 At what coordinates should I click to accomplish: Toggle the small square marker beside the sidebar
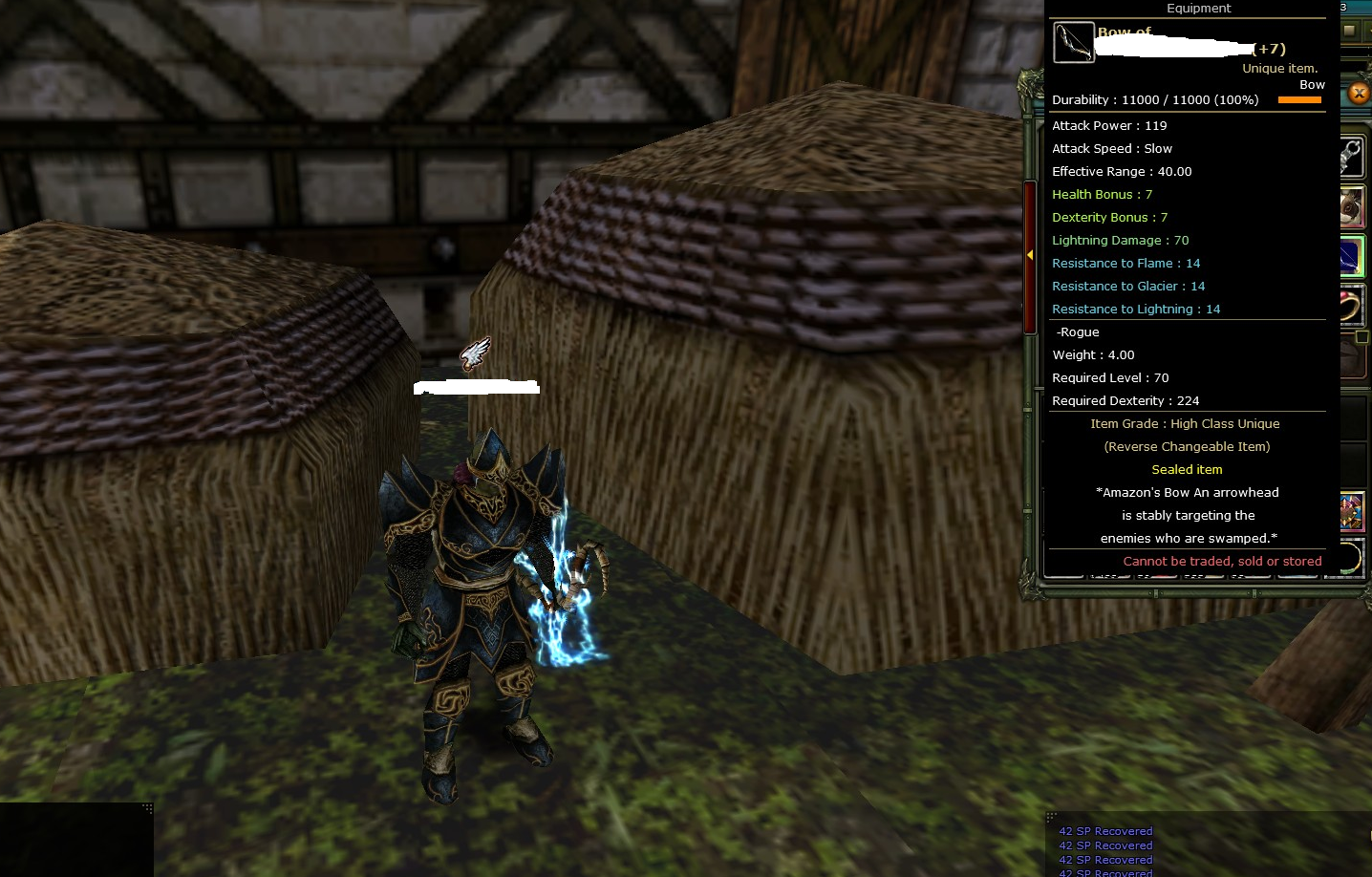tap(1363, 339)
